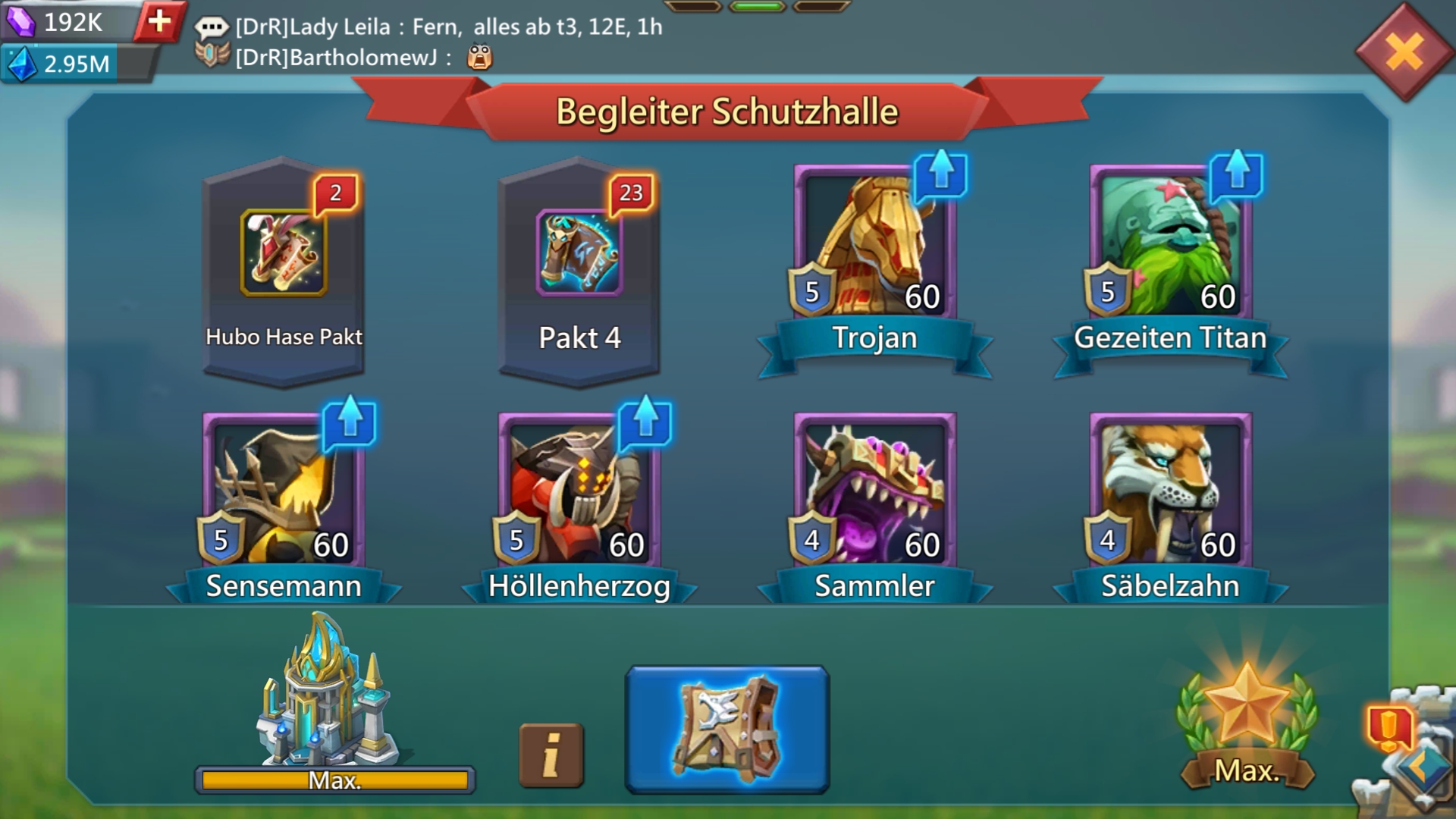Click the blue scroll book button
Screen dimensions: 1456x819
click(x=726, y=730)
